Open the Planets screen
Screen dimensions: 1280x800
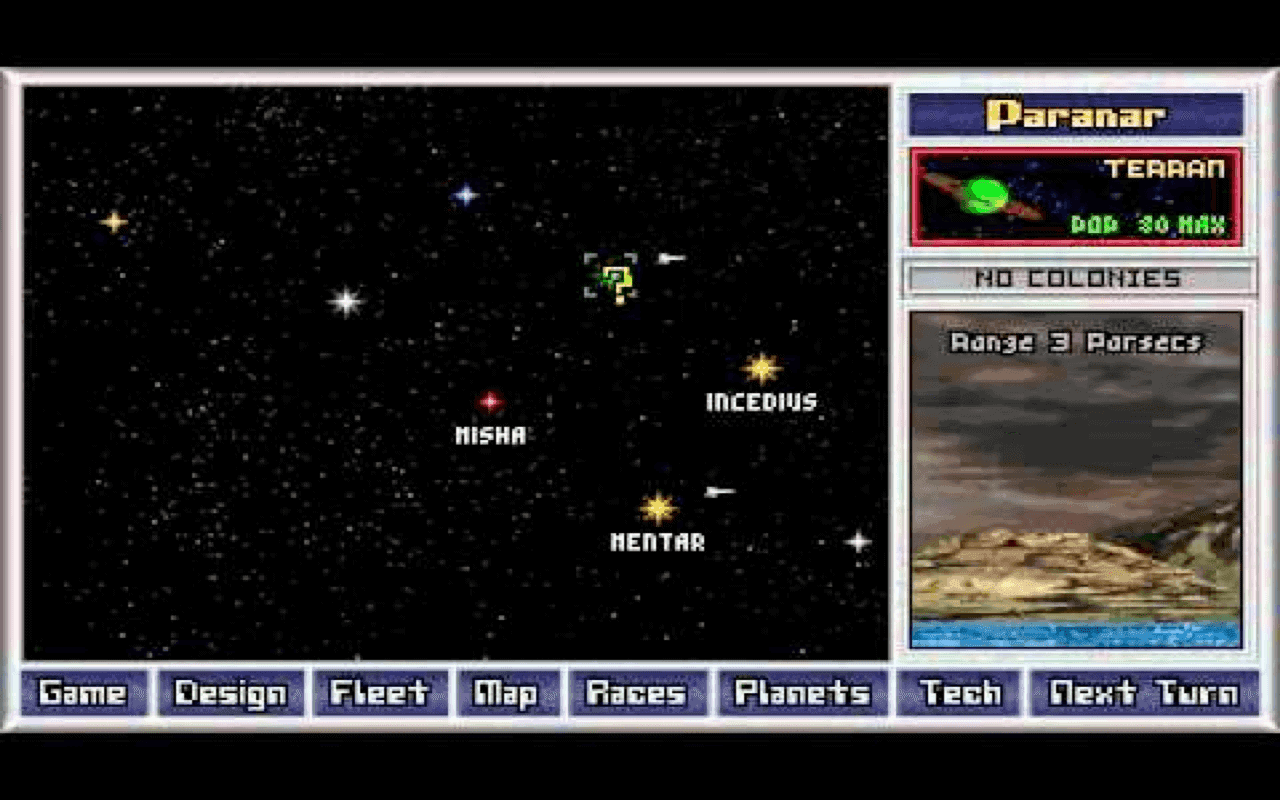click(x=801, y=691)
